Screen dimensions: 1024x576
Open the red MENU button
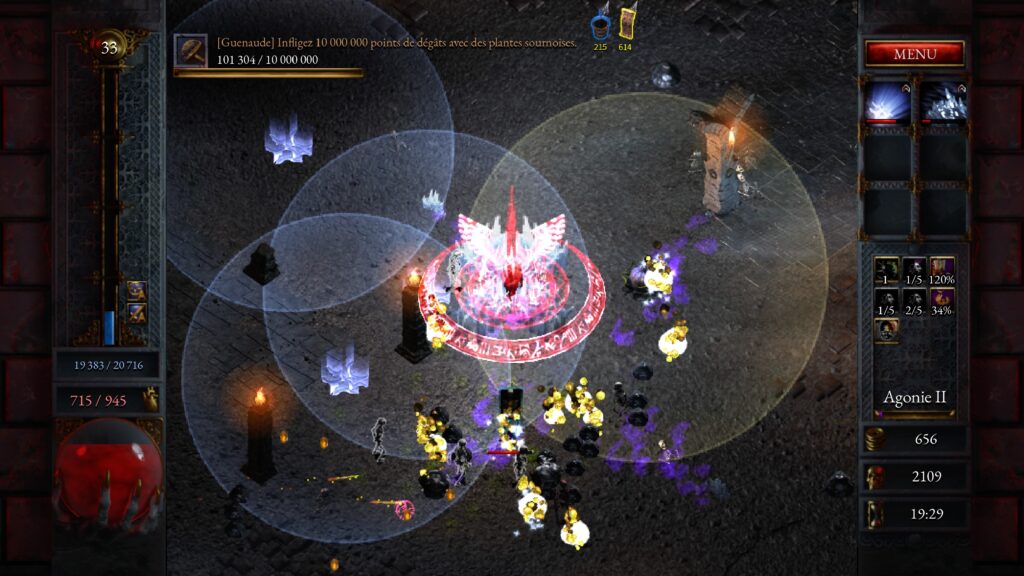[914, 53]
